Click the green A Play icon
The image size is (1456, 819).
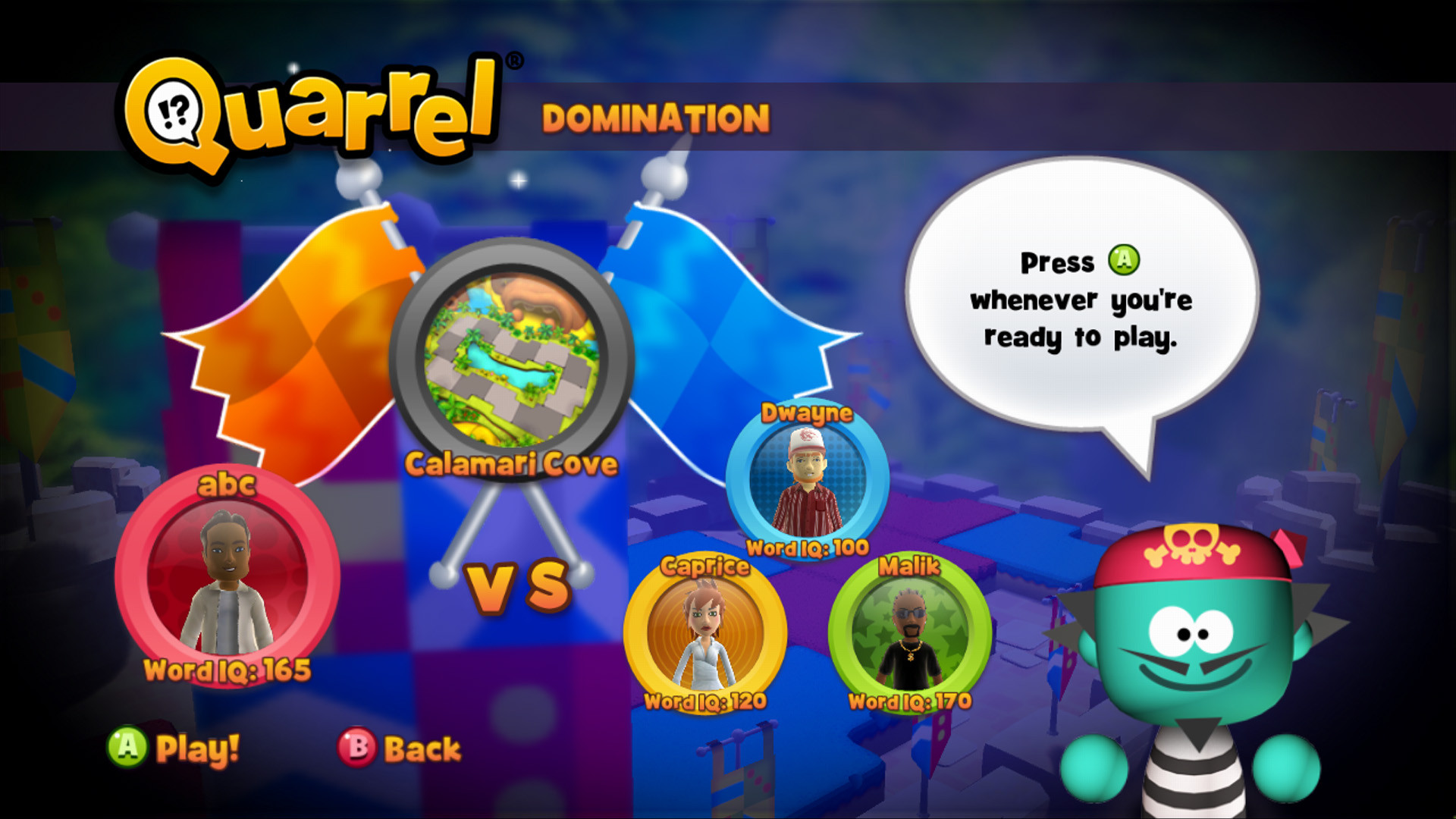pos(126,747)
